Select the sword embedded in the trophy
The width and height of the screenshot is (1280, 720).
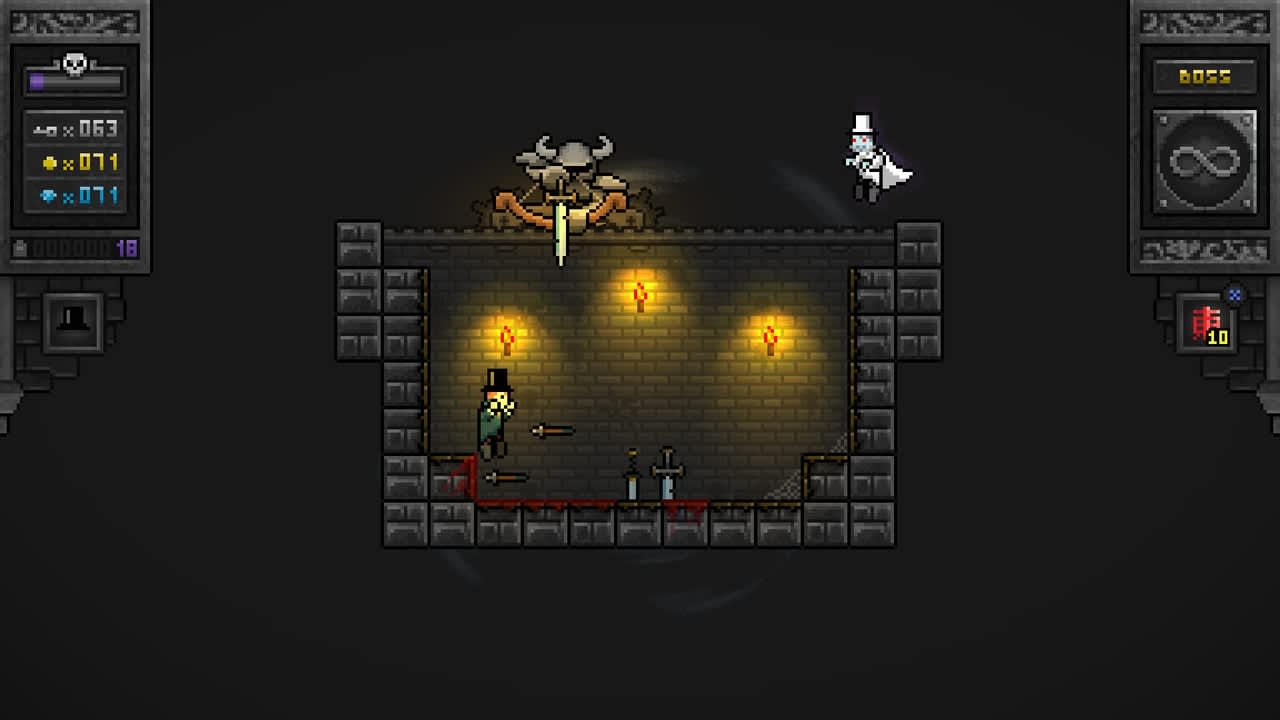click(x=561, y=230)
